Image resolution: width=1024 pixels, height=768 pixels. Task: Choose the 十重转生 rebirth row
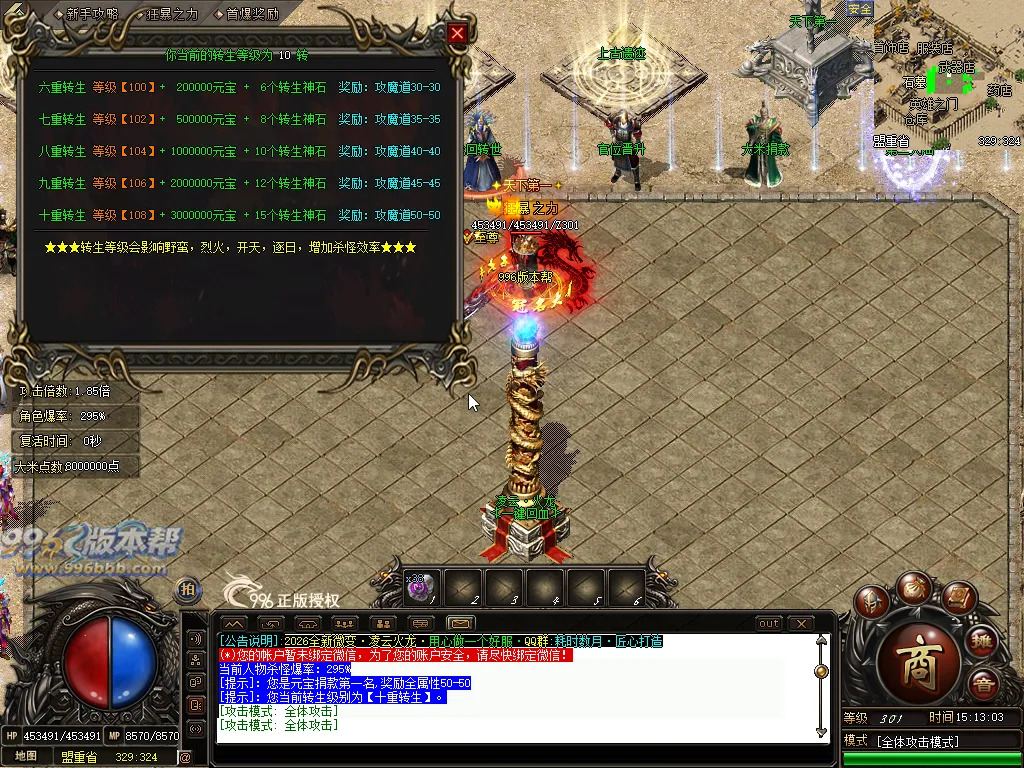238,215
